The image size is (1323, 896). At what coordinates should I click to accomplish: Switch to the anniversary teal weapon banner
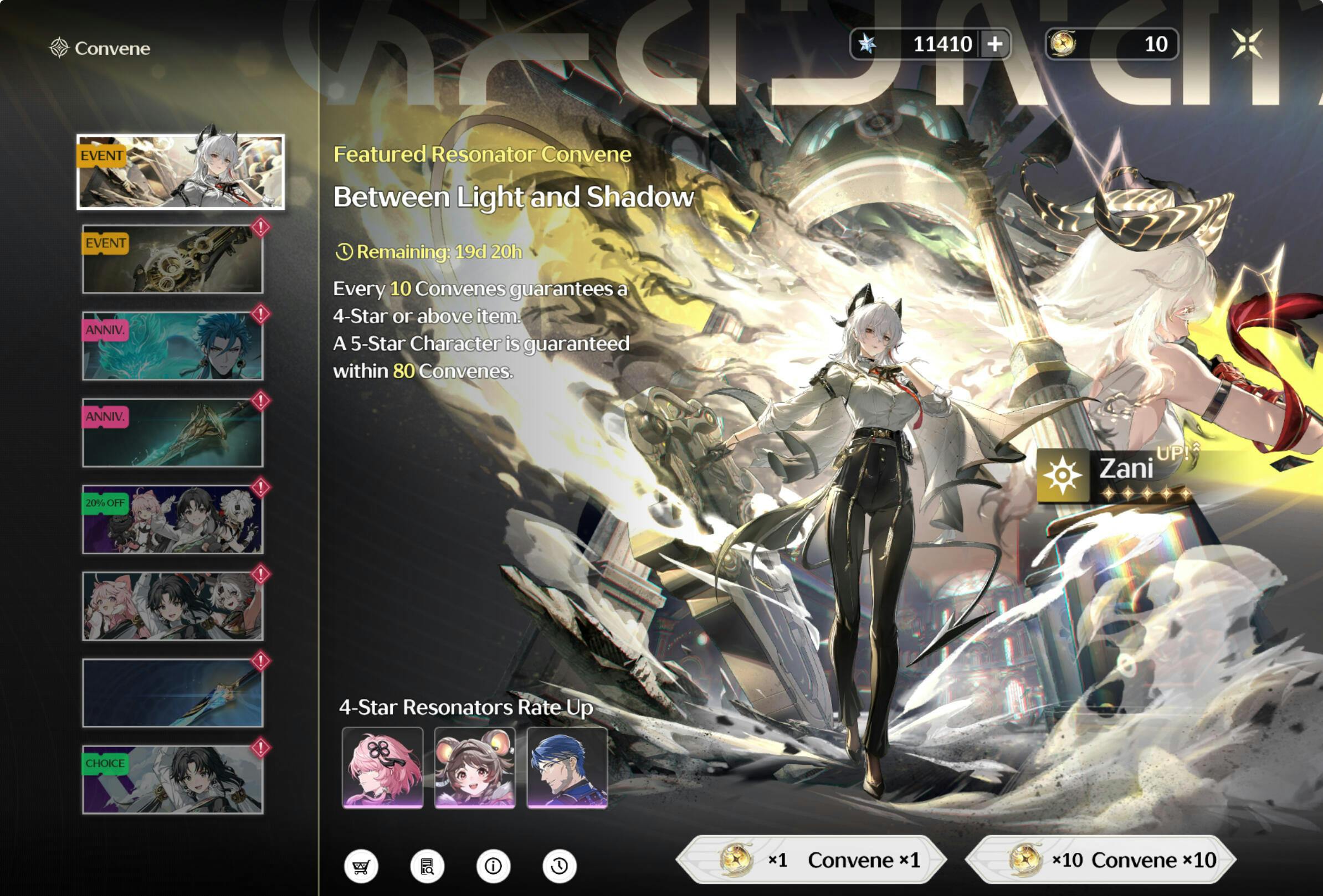coord(172,432)
